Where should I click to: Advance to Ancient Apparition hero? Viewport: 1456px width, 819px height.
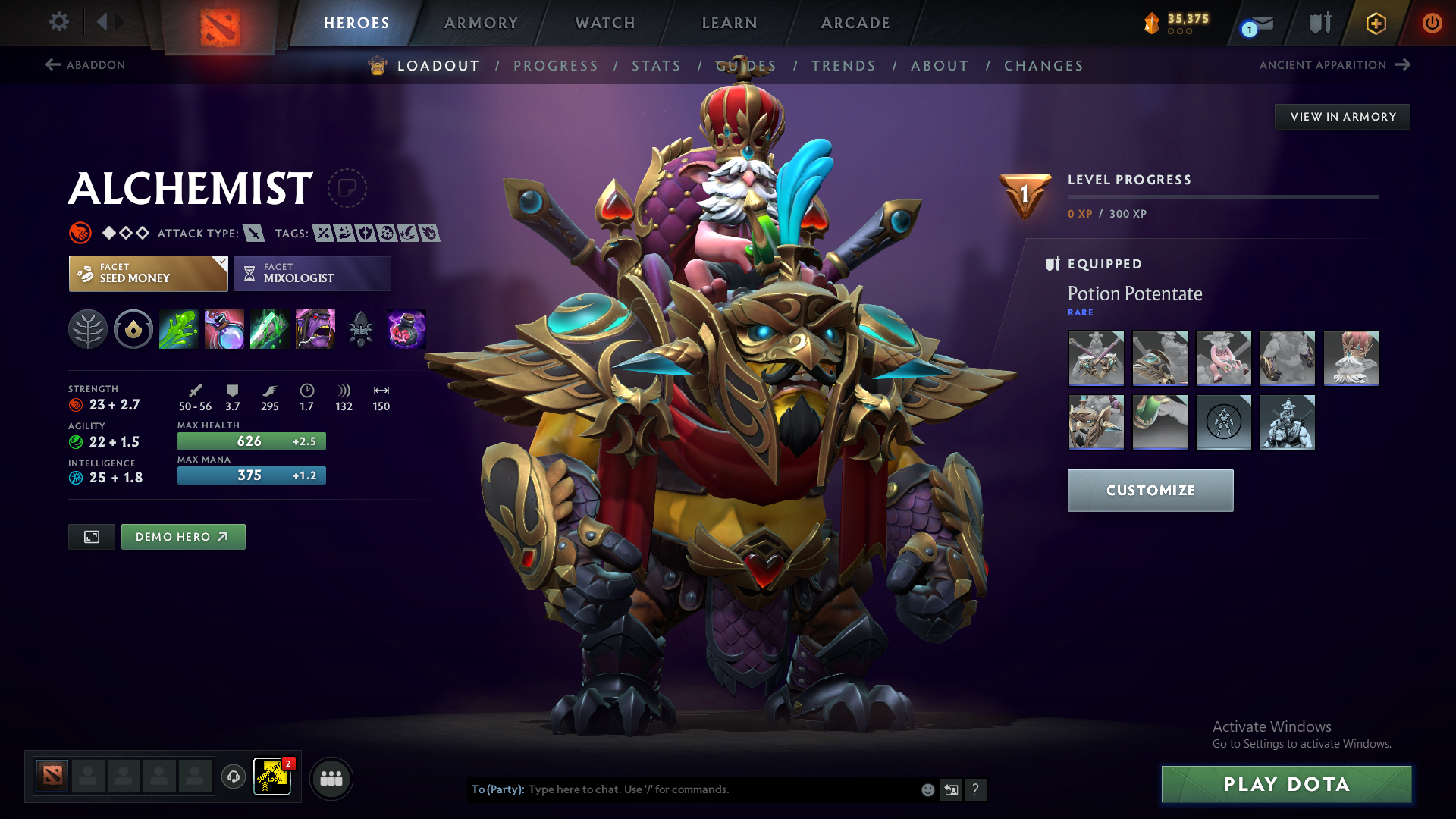coord(1335,65)
